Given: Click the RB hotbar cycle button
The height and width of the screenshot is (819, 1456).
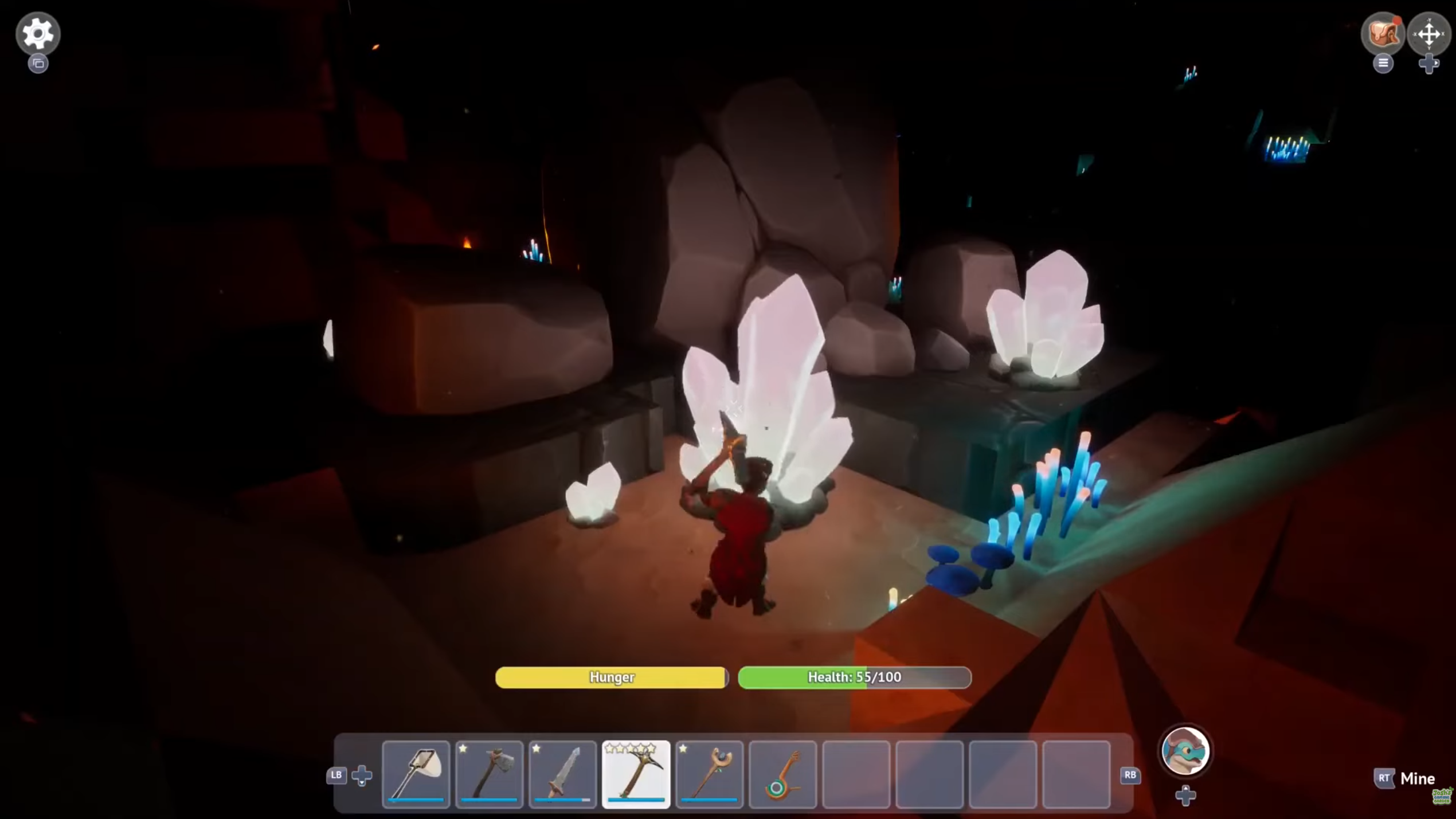Looking at the screenshot, I should pos(1130,776).
